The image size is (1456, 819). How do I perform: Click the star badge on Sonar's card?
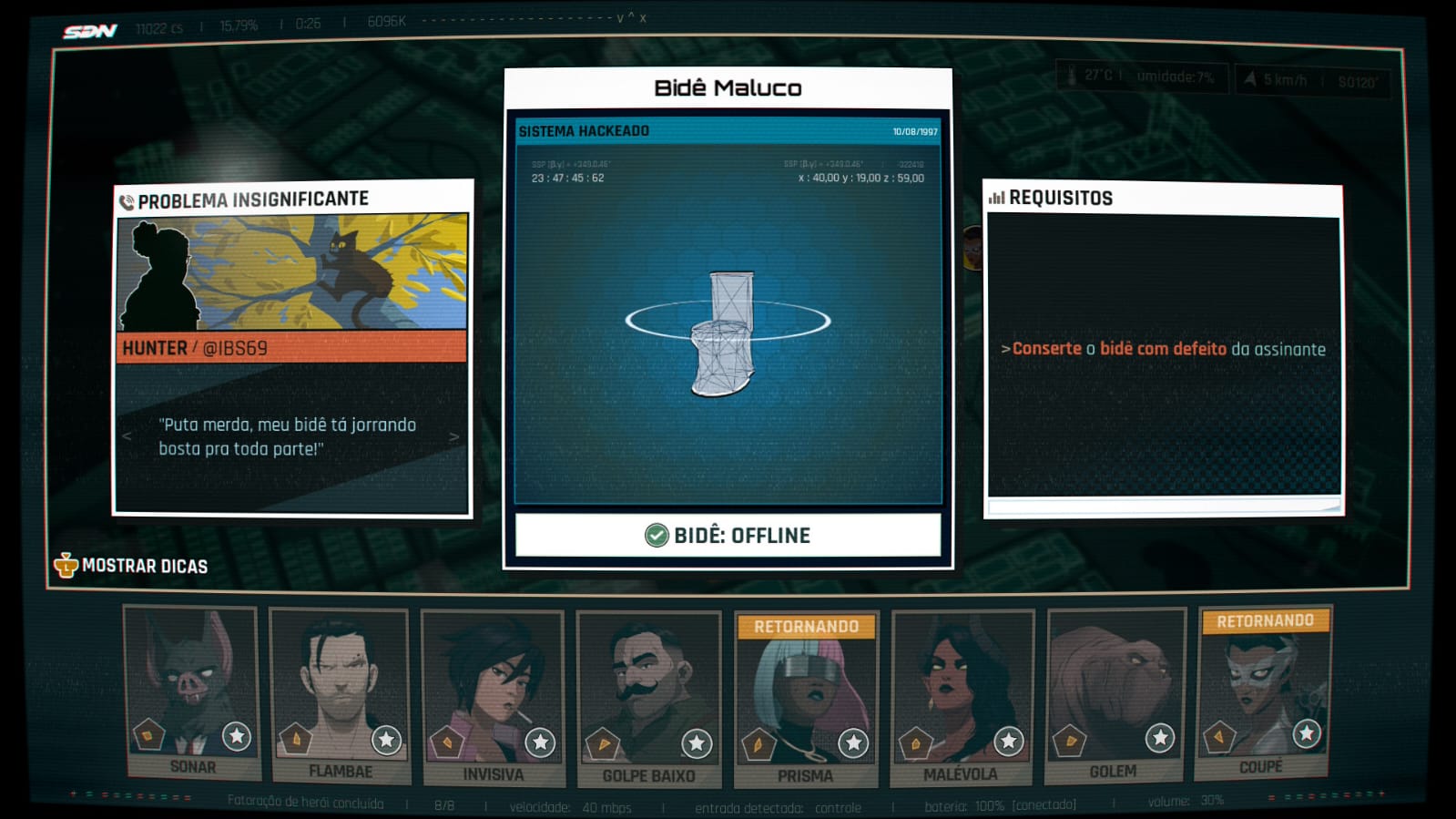pos(237,736)
